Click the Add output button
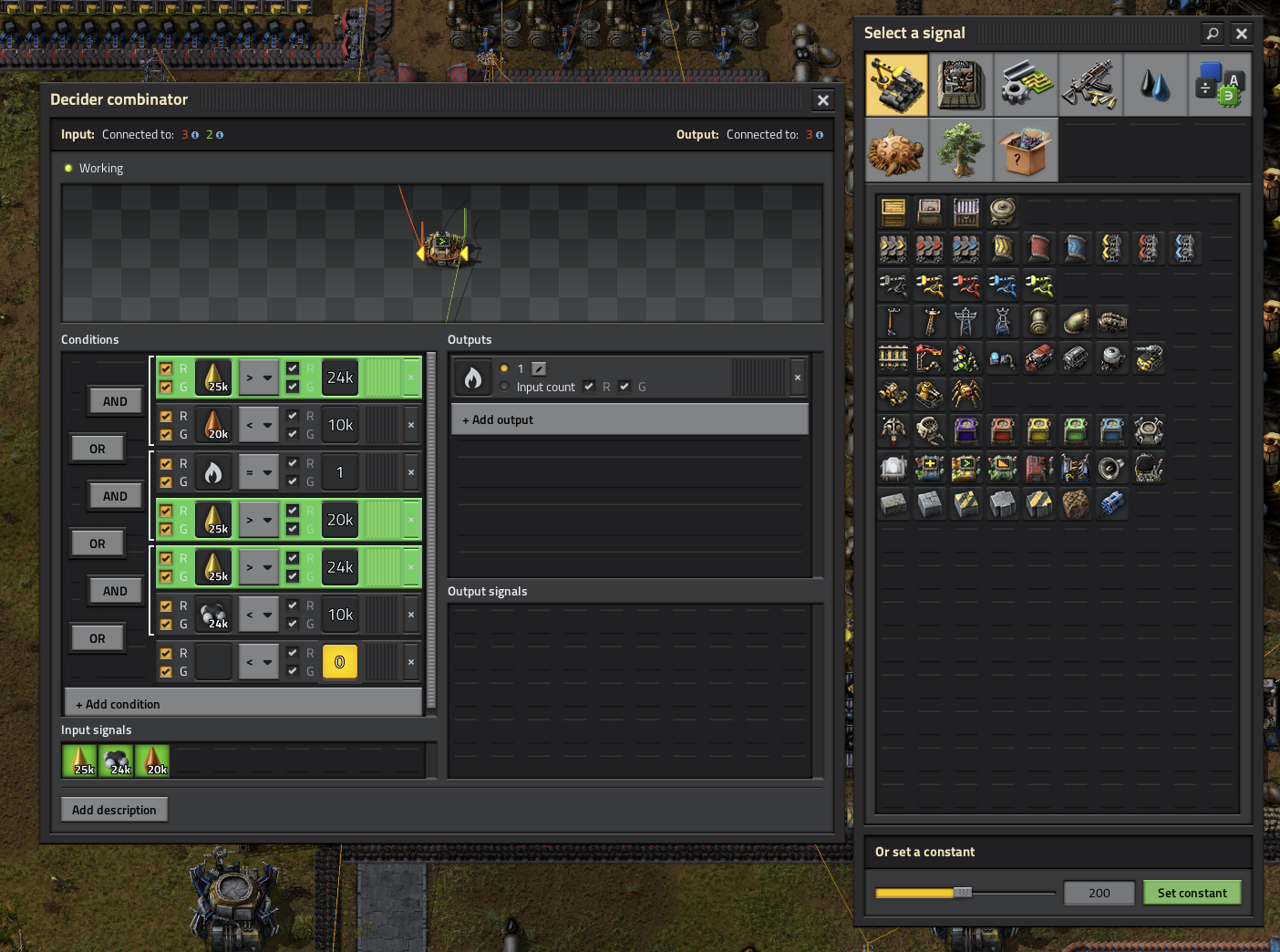Image resolution: width=1280 pixels, height=952 pixels. click(x=629, y=419)
